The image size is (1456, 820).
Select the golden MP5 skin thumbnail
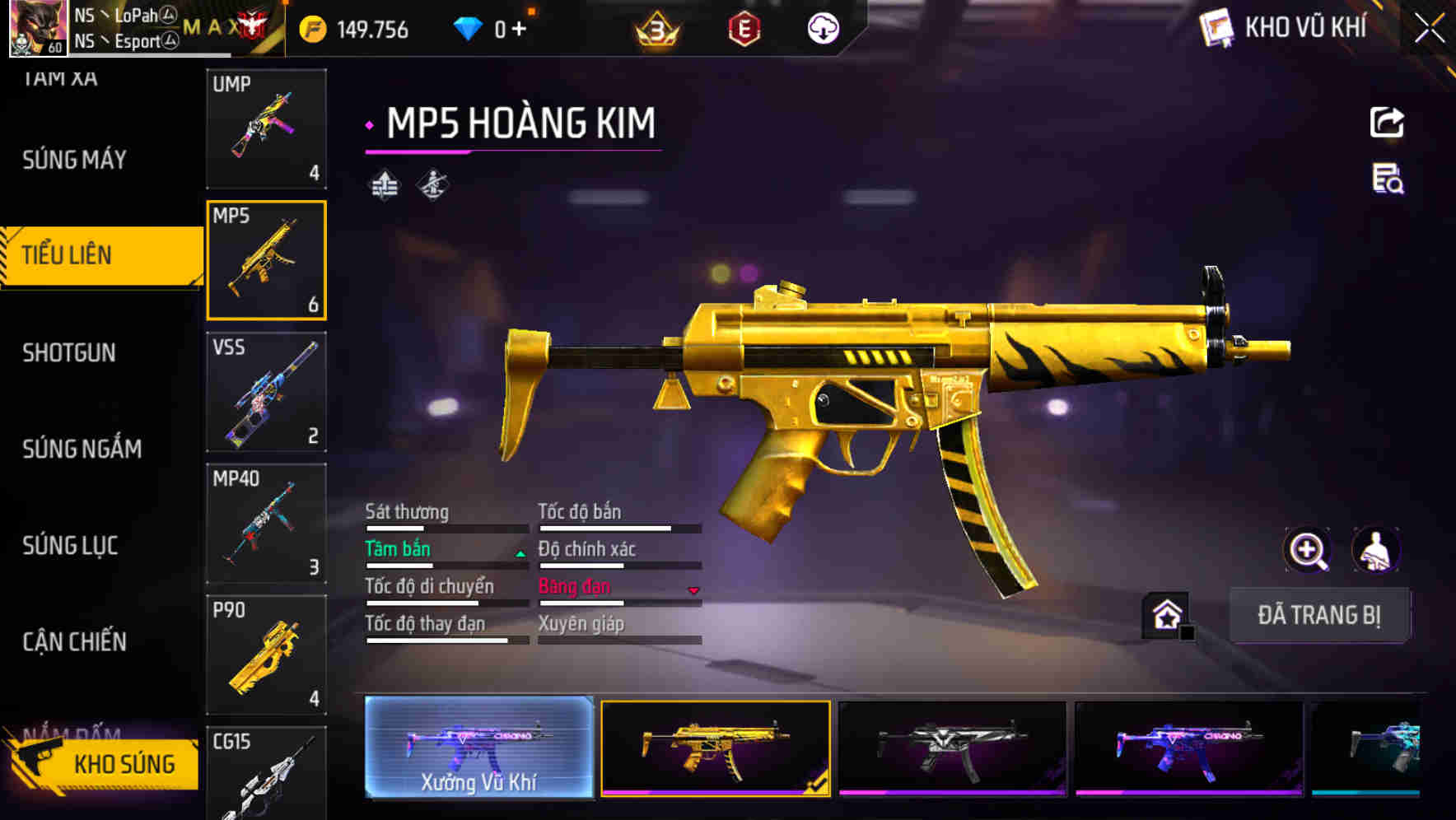(715, 748)
